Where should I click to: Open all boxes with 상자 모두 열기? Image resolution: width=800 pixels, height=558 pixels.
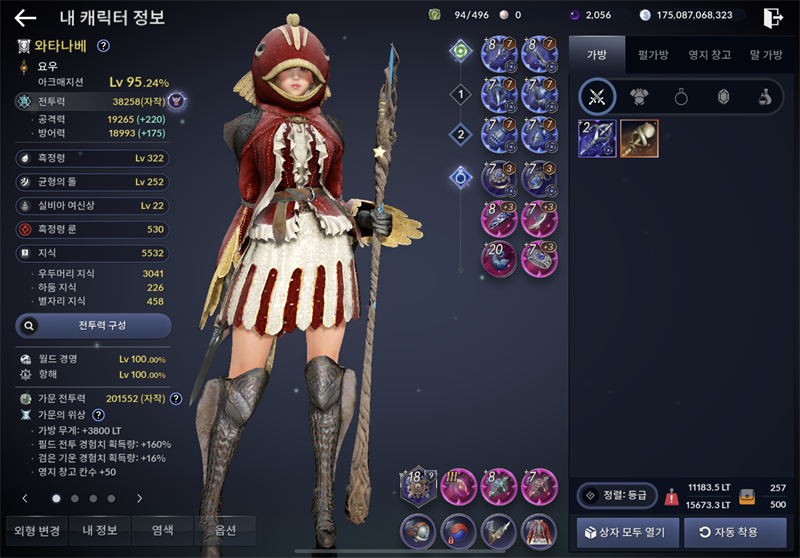[628, 532]
